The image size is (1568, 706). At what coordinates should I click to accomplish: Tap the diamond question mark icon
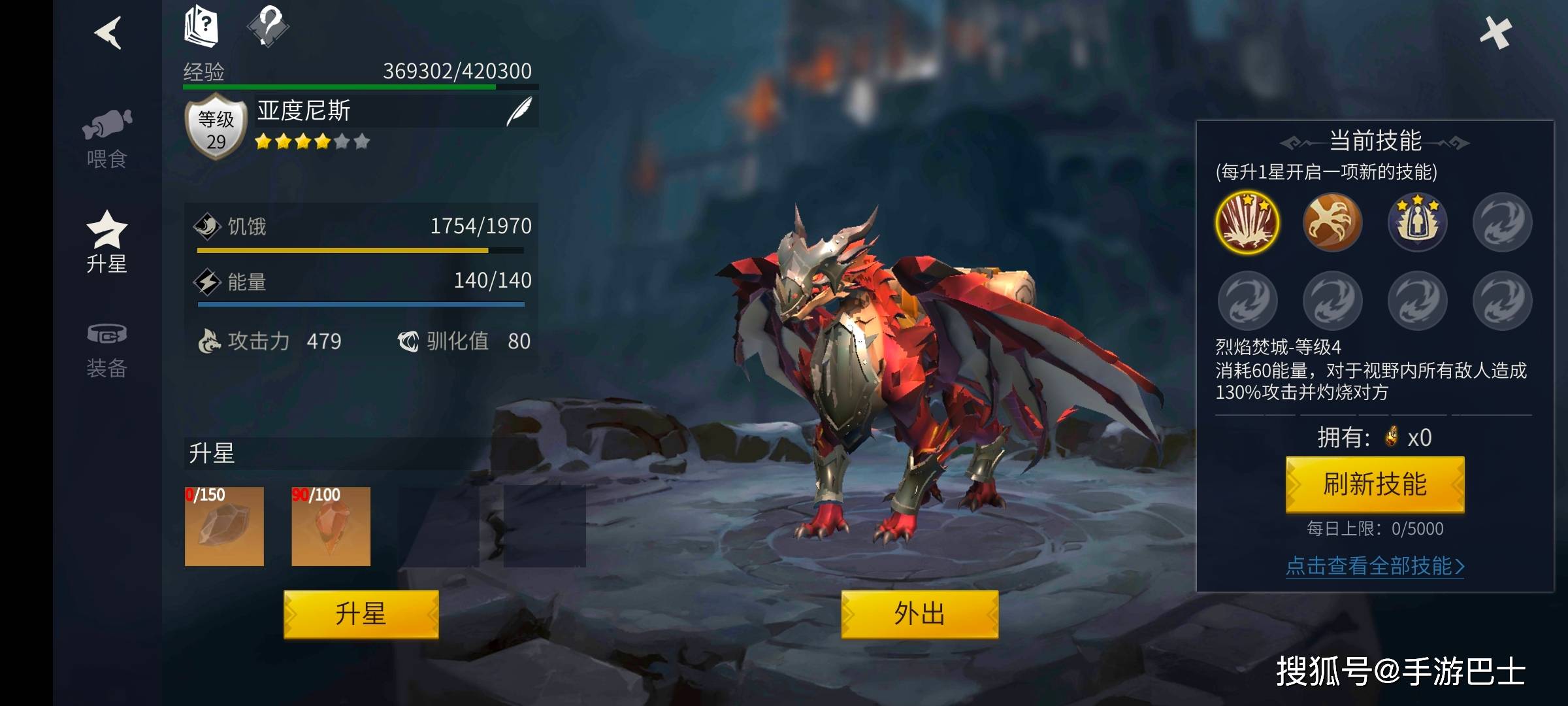point(268,26)
